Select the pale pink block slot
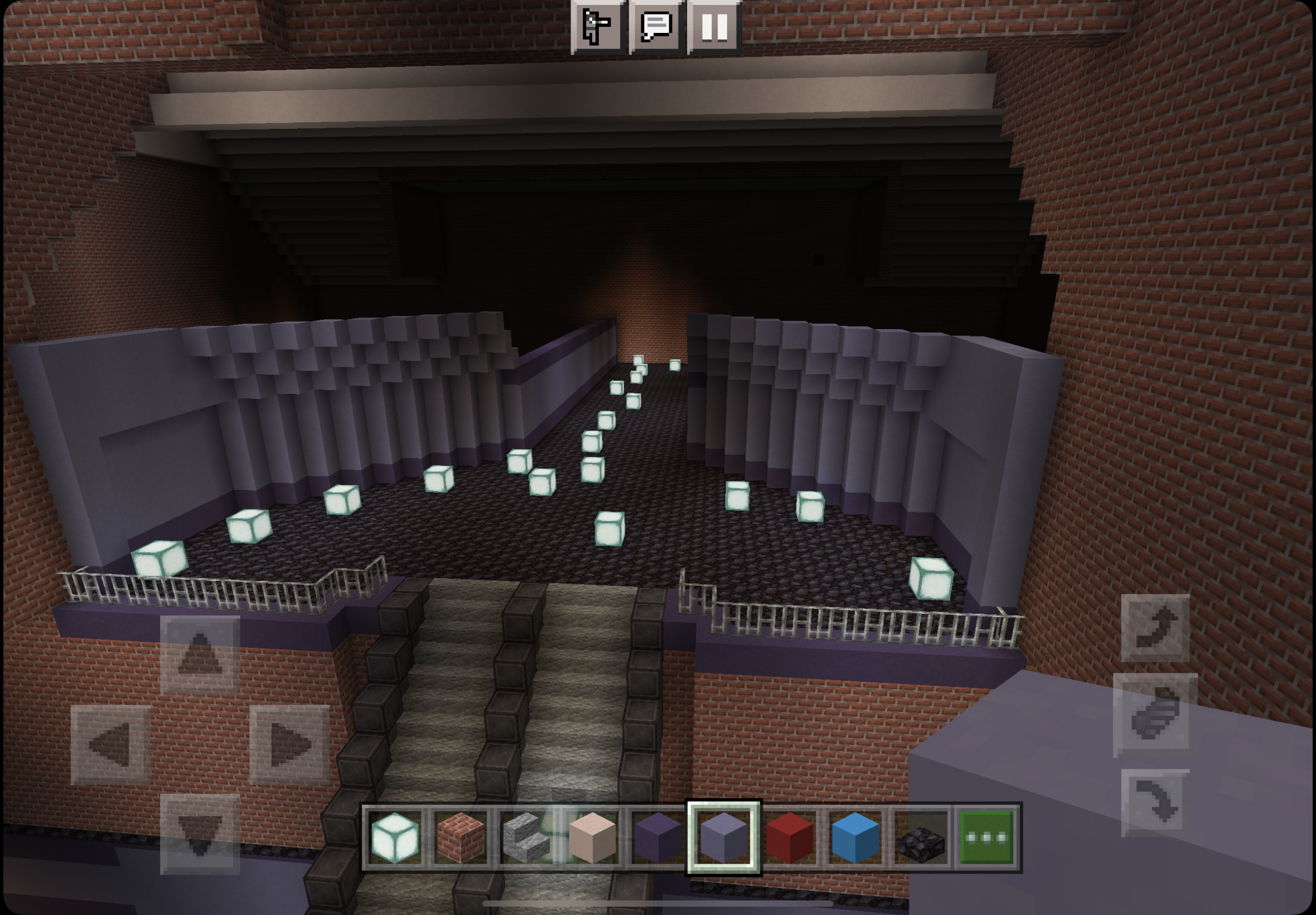The height and width of the screenshot is (915, 1316). (x=592, y=837)
